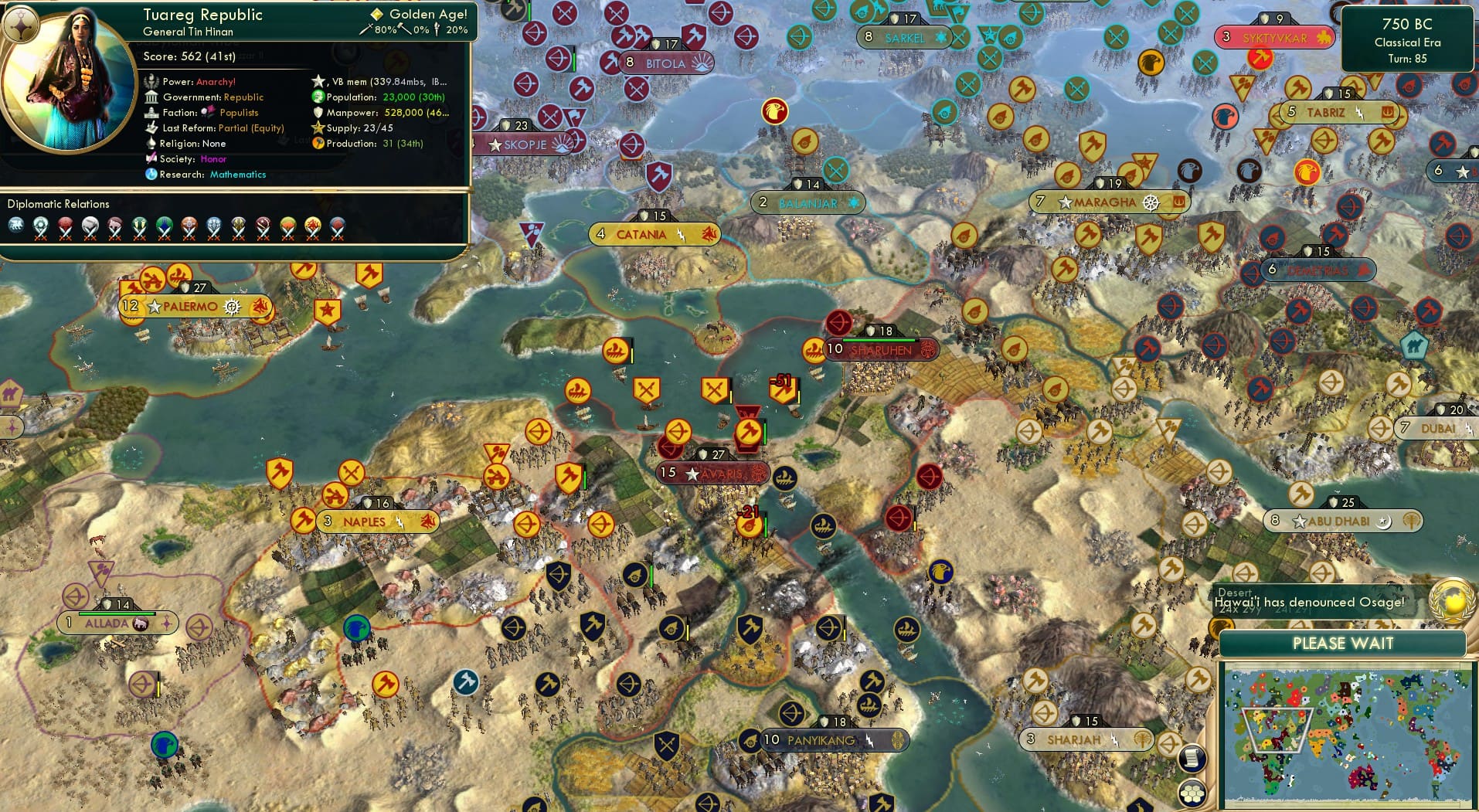1479x812 pixels.
Task: Open the notification log scroll icon beside the minimap
Action: [x=1192, y=759]
